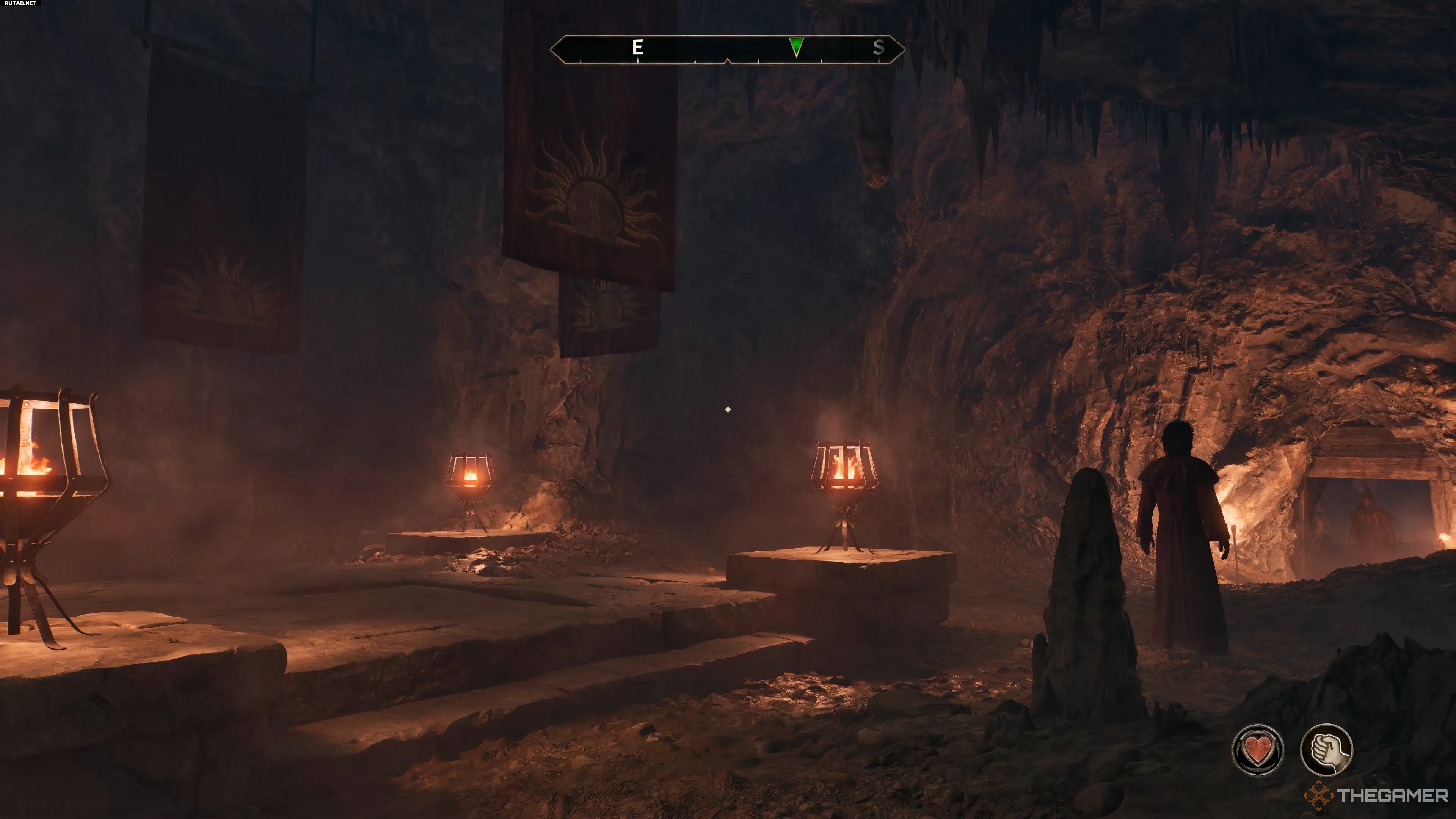This screenshot has width=1456, height=819.
Task: Click the fist unarmed weapon icon
Action: pos(1326,750)
